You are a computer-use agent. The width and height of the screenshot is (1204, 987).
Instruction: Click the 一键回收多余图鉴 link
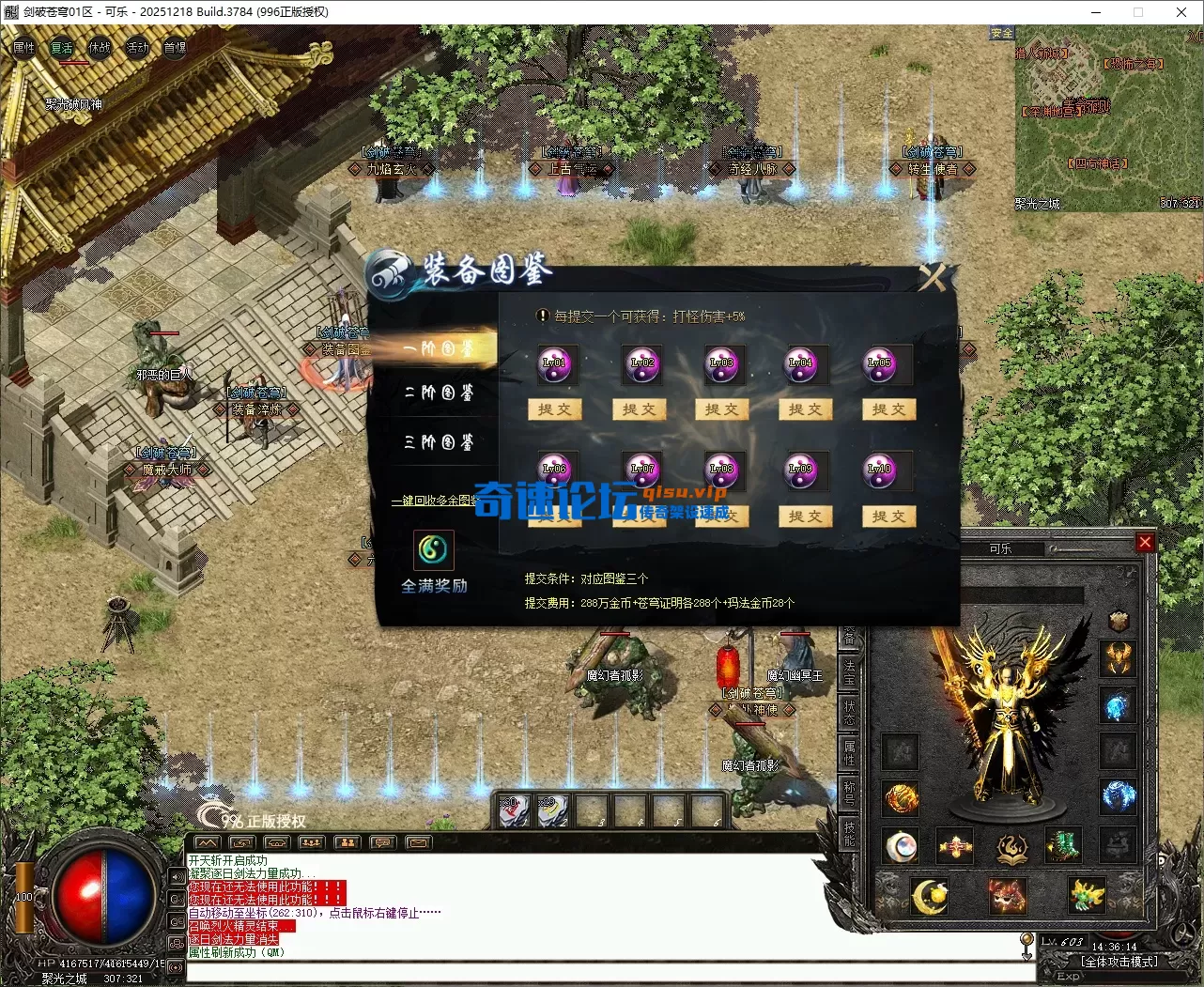click(438, 501)
